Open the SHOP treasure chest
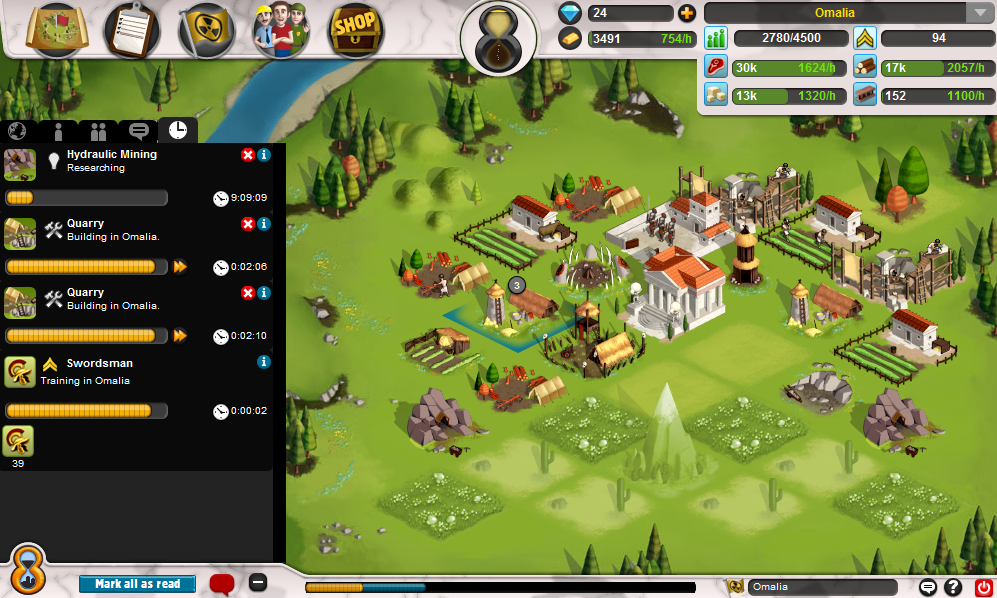Screen dimensions: 997x598 coord(357,29)
